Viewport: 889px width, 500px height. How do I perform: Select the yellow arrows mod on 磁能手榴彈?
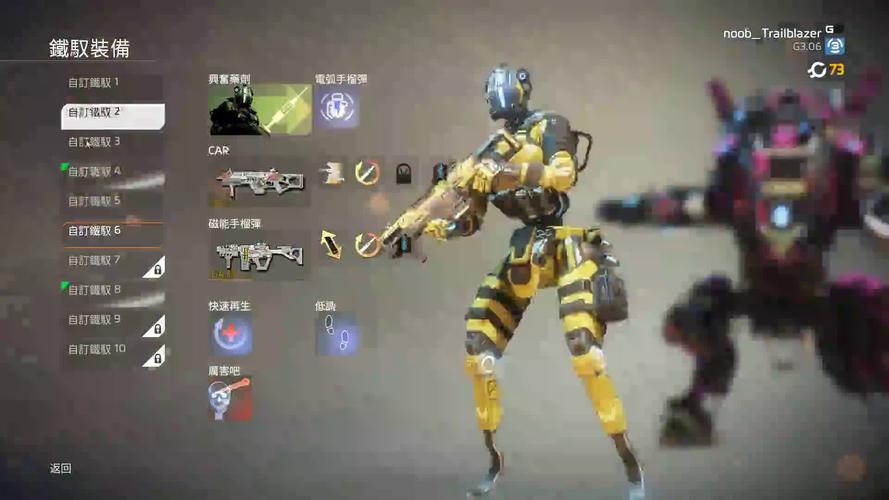pos(331,245)
